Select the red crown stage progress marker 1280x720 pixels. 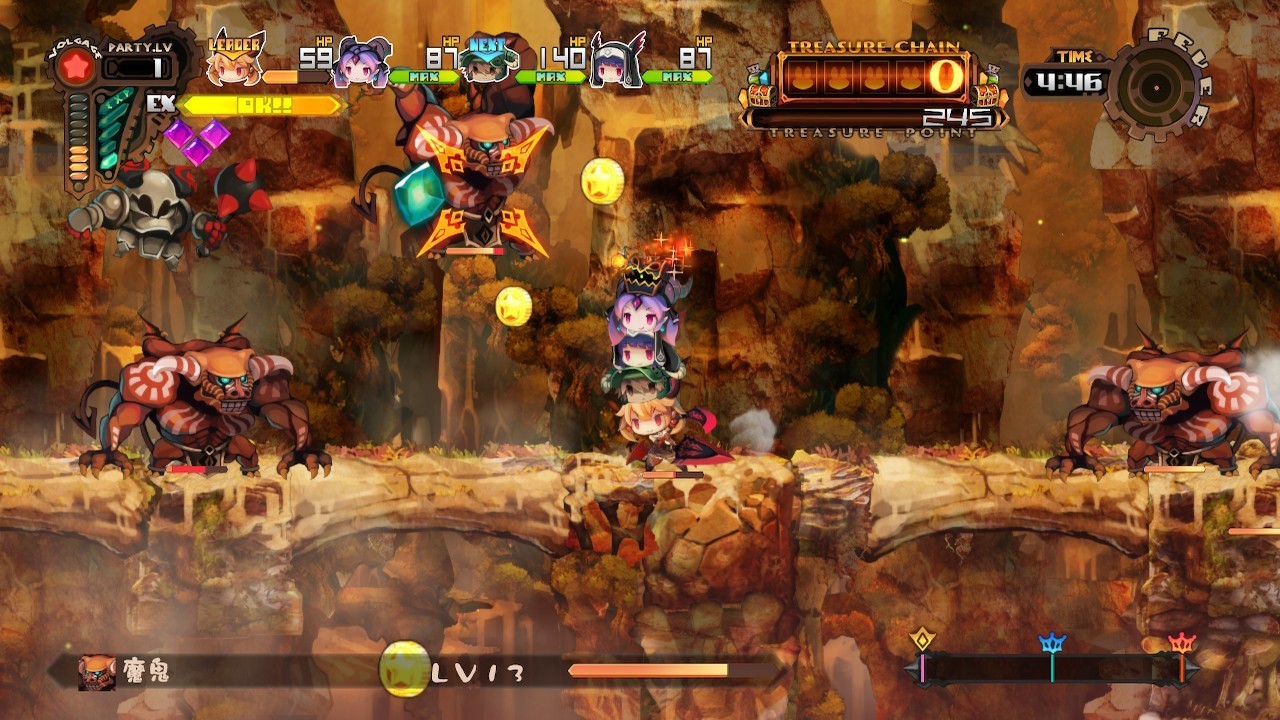click(x=1182, y=645)
